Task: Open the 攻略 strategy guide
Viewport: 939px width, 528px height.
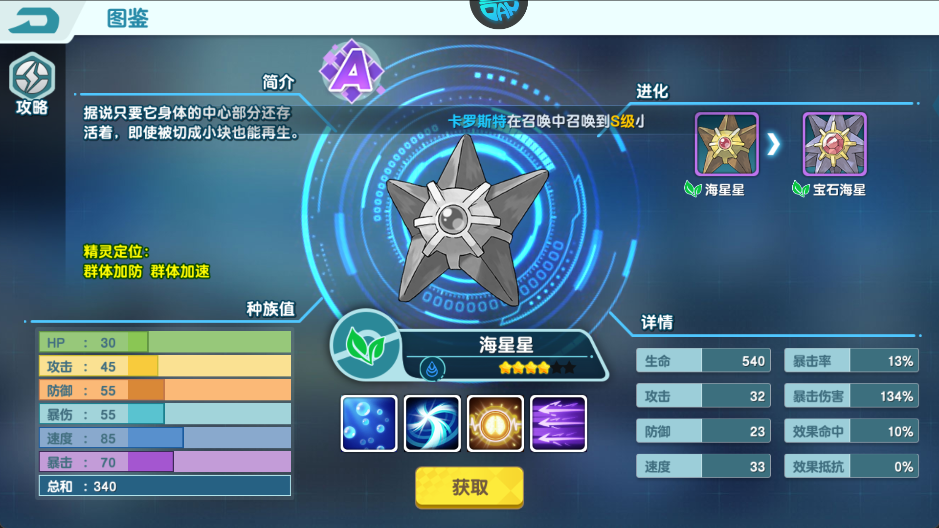Action: [x=31, y=83]
